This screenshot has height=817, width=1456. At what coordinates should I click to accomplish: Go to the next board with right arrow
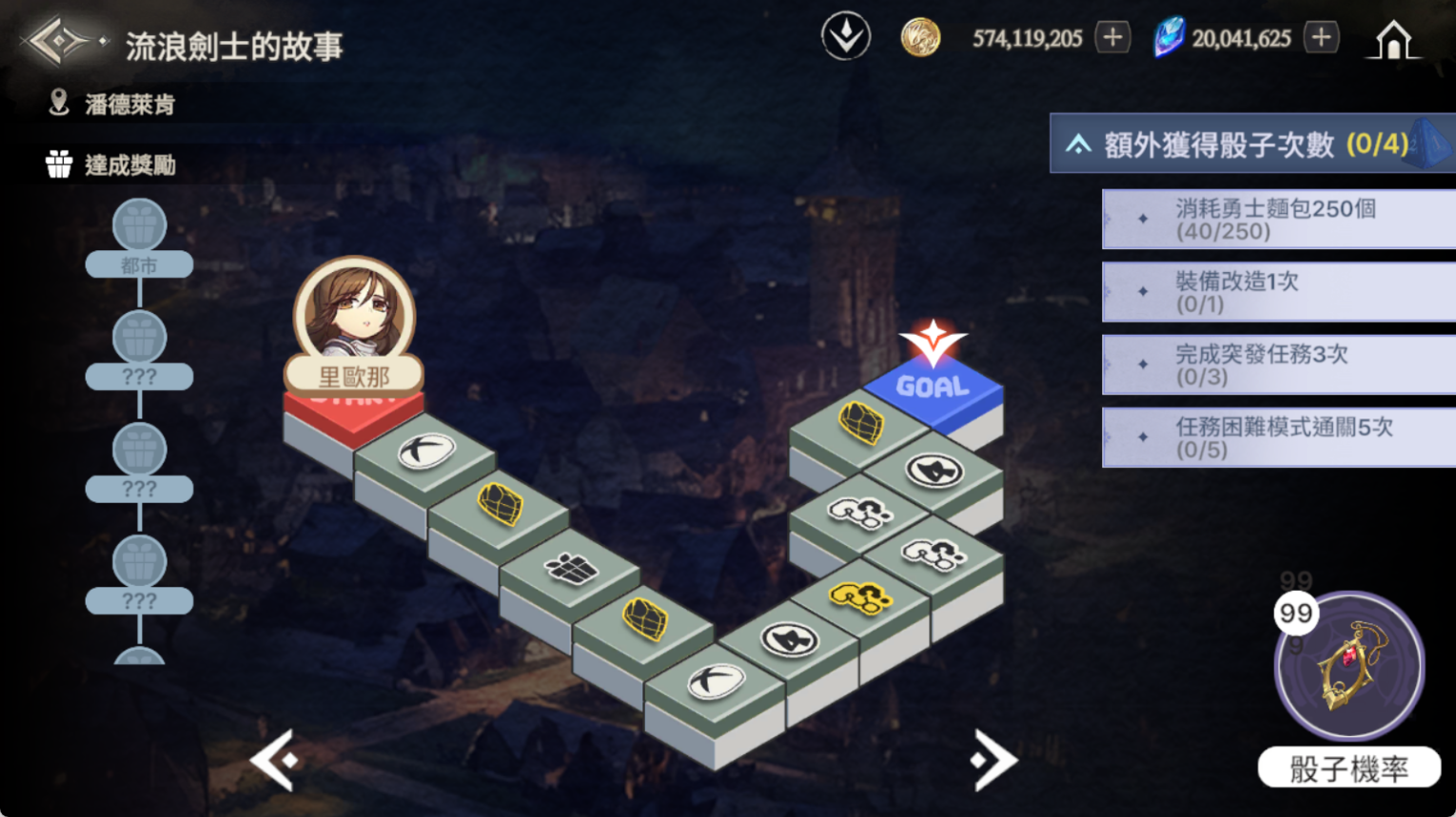coord(993,759)
